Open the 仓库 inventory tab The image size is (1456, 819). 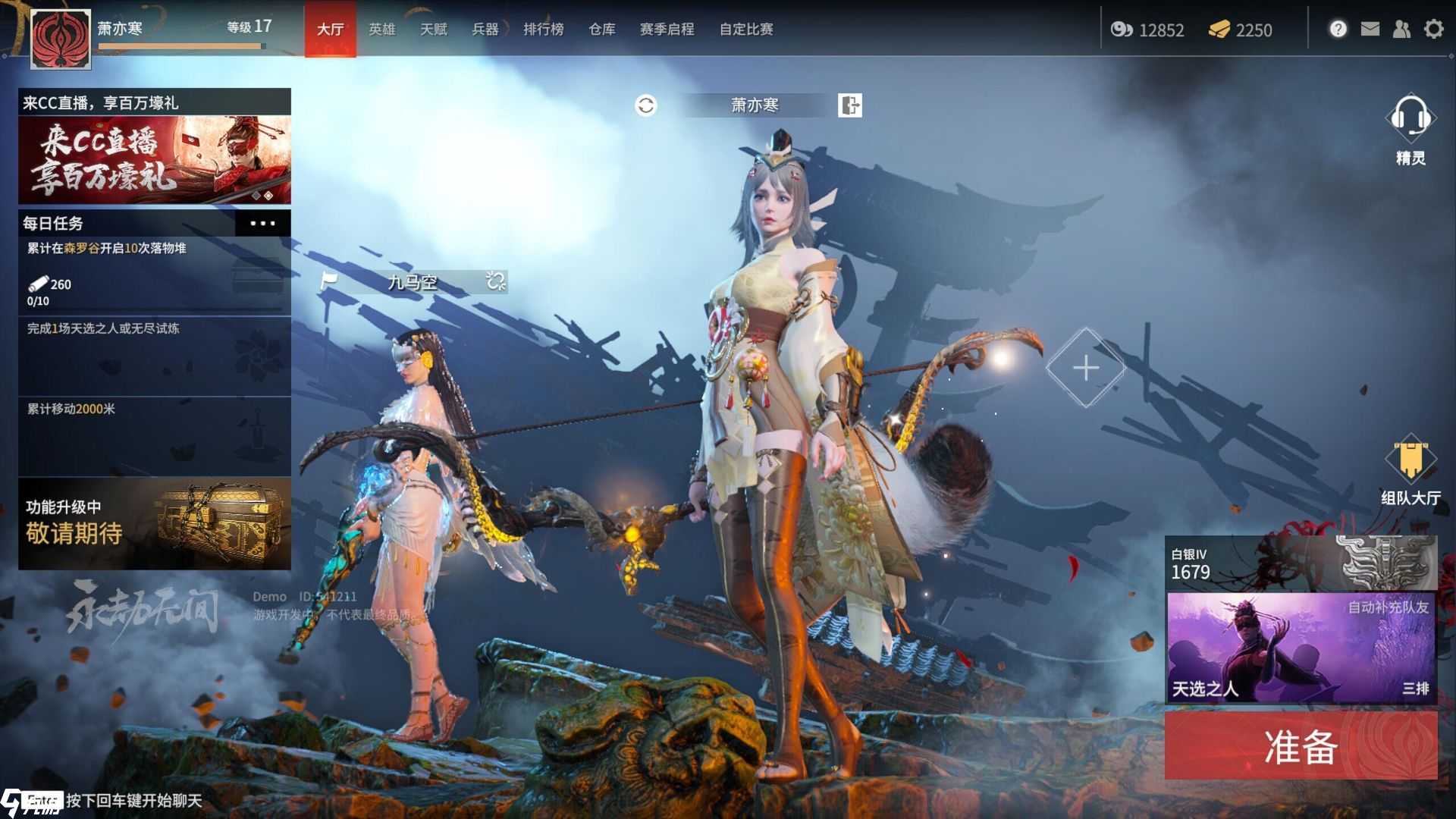pos(601,30)
